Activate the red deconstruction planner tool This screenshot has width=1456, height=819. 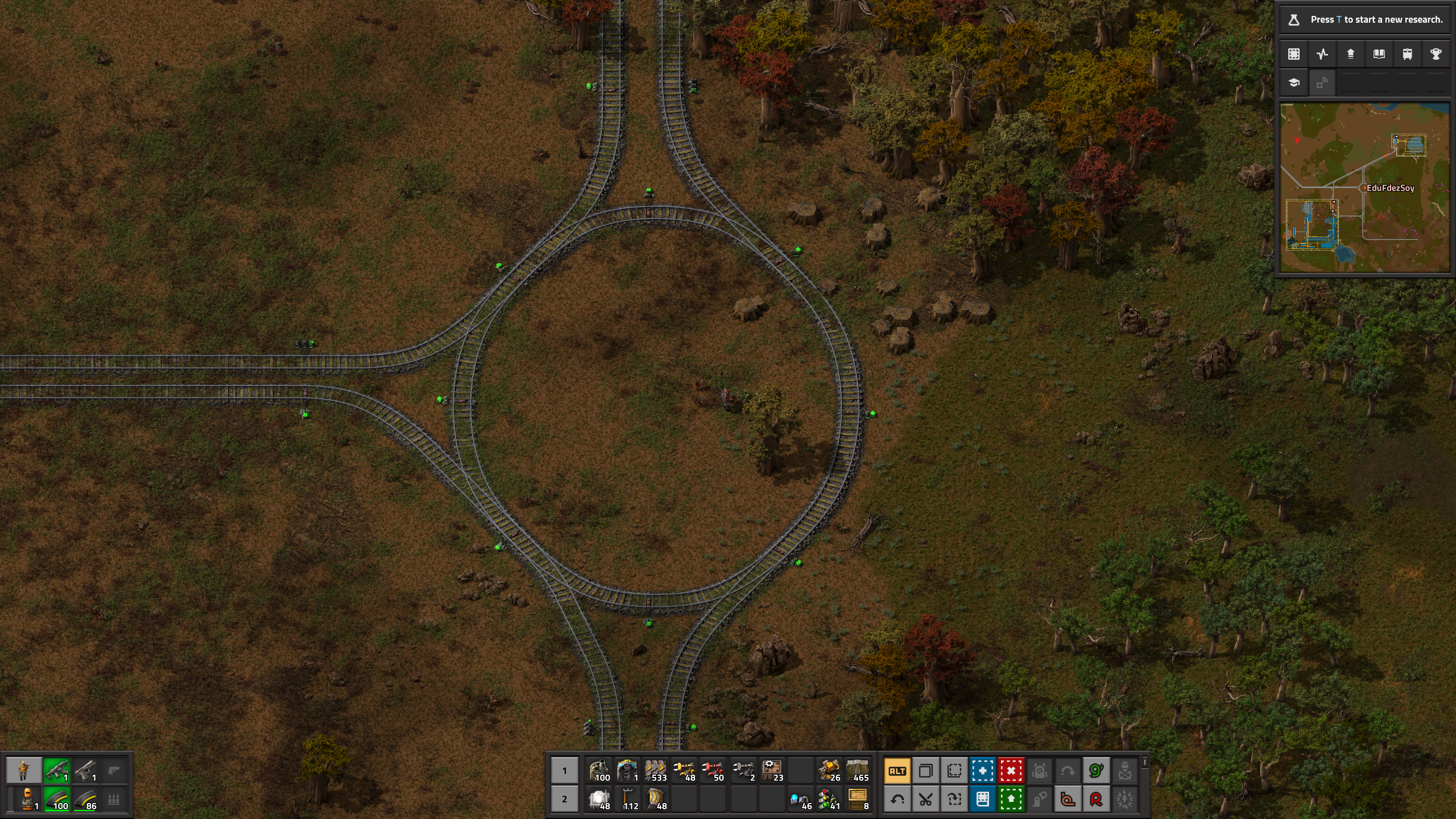coord(1011,771)
